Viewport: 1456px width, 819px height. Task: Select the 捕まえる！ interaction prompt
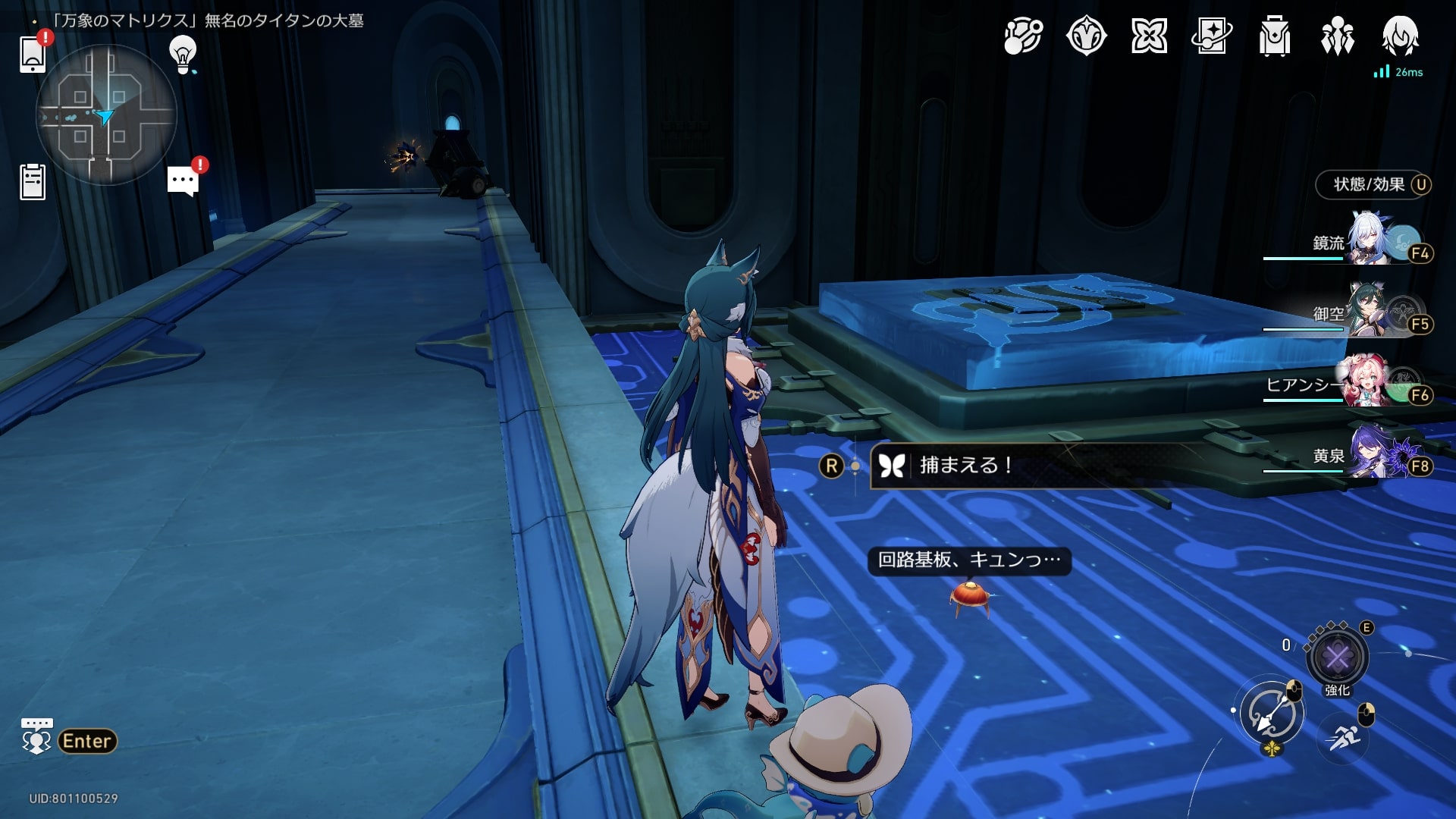pos(965,465)
